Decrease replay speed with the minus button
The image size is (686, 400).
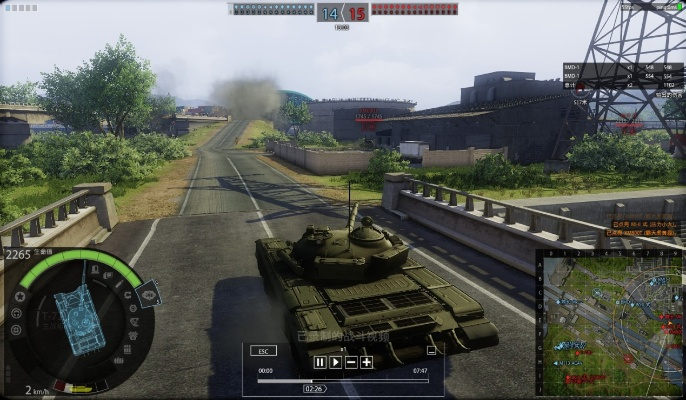351,362
